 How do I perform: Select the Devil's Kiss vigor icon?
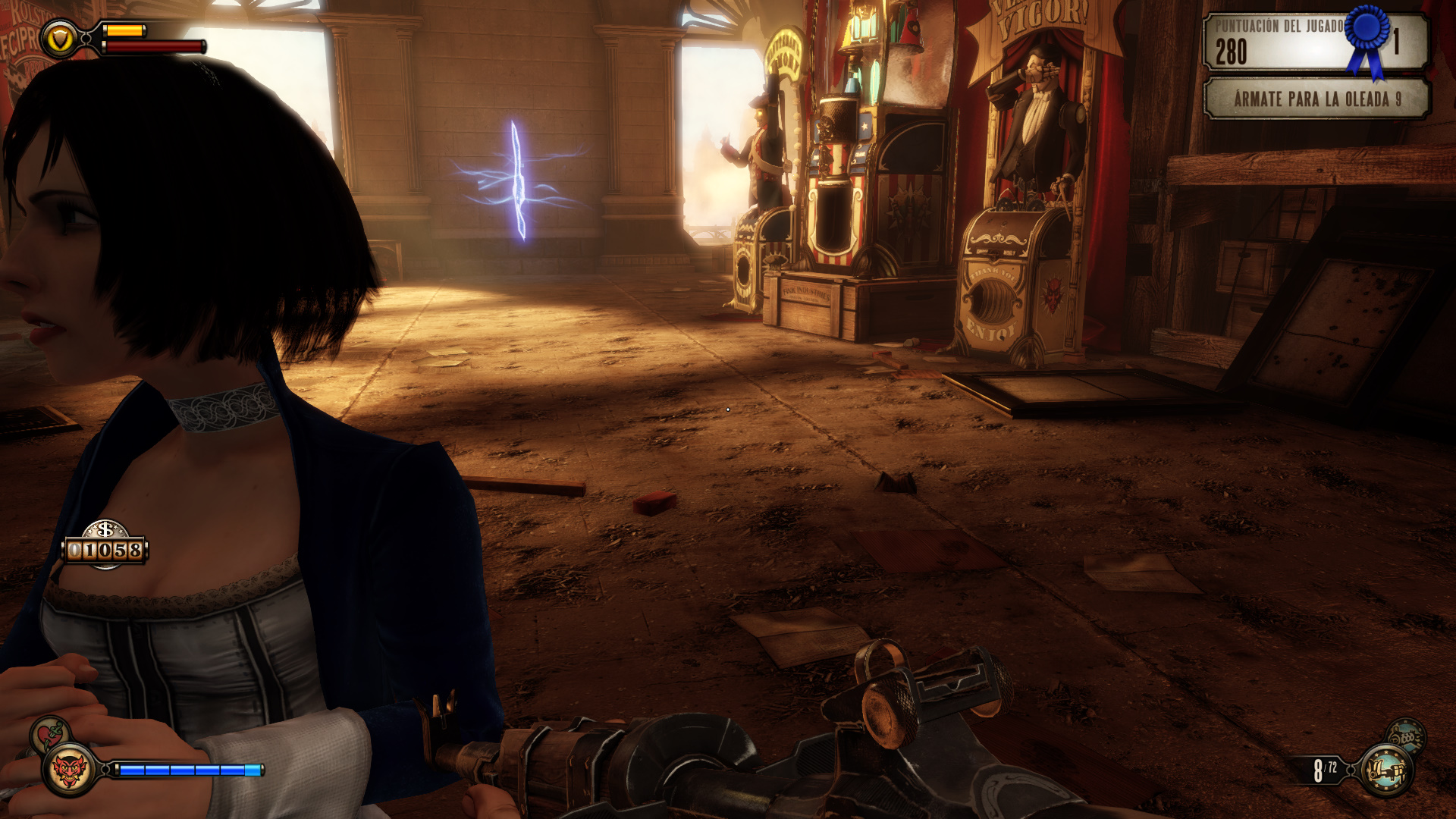coord(69,770)
